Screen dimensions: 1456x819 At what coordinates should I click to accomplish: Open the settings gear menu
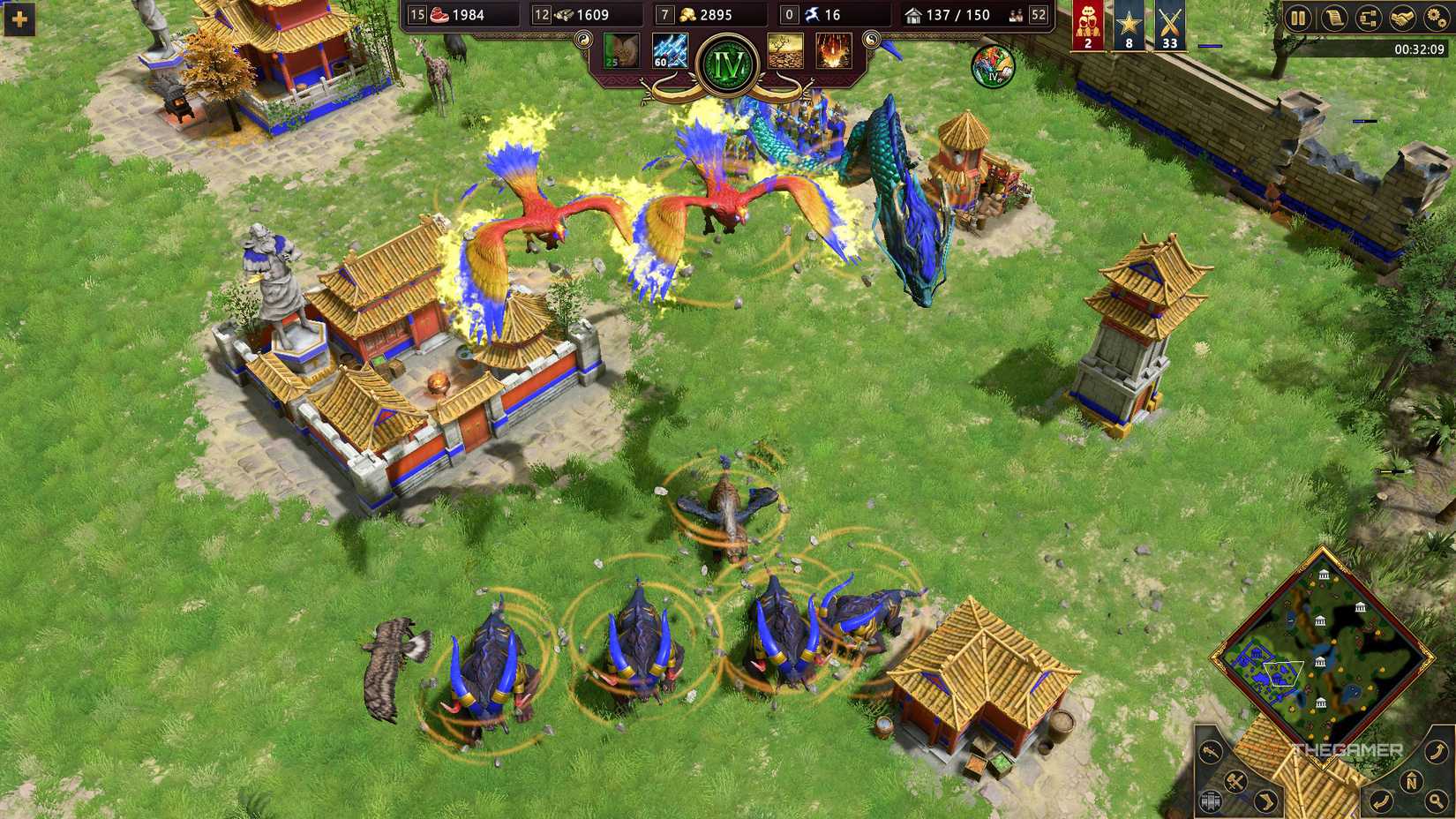tap(1437, 18)
